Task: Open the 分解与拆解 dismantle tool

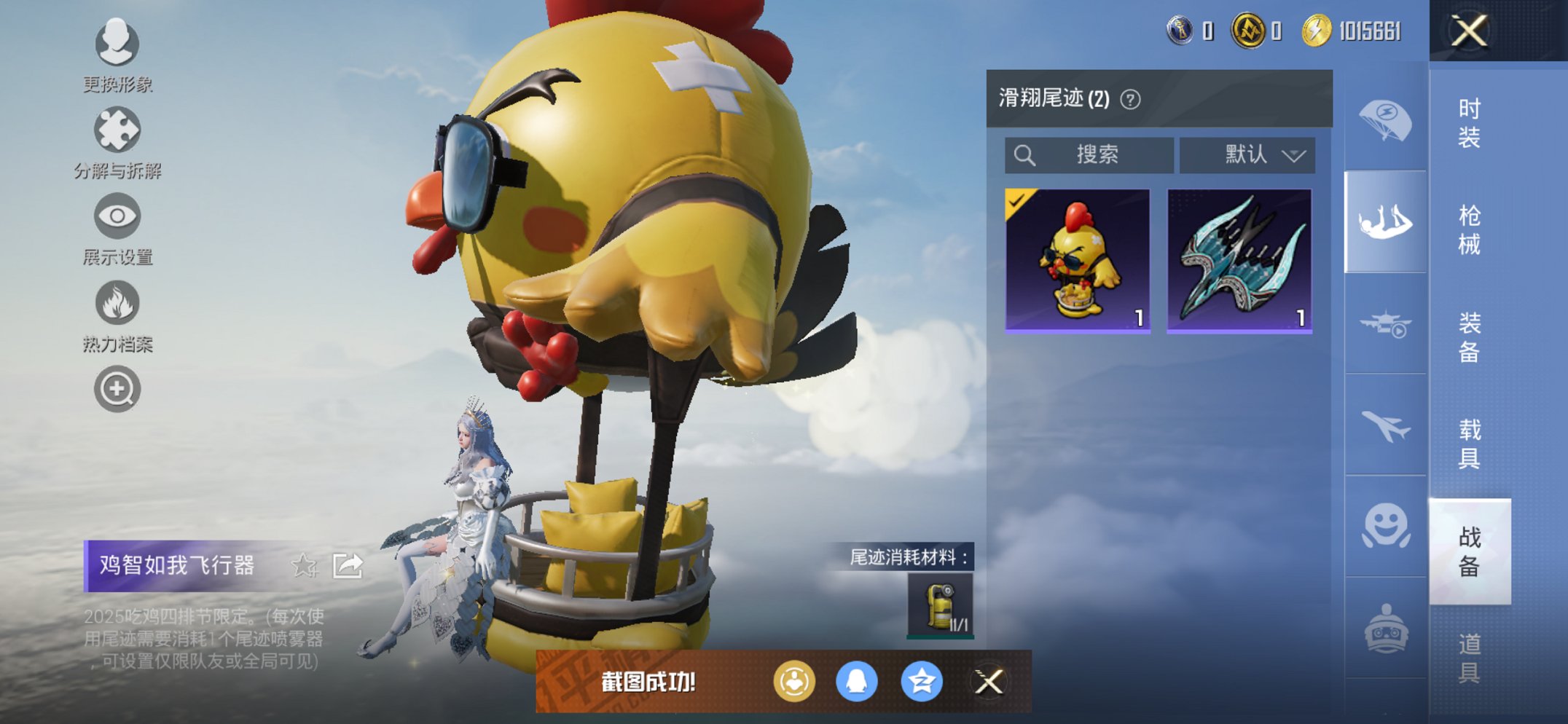Action: 117,130
